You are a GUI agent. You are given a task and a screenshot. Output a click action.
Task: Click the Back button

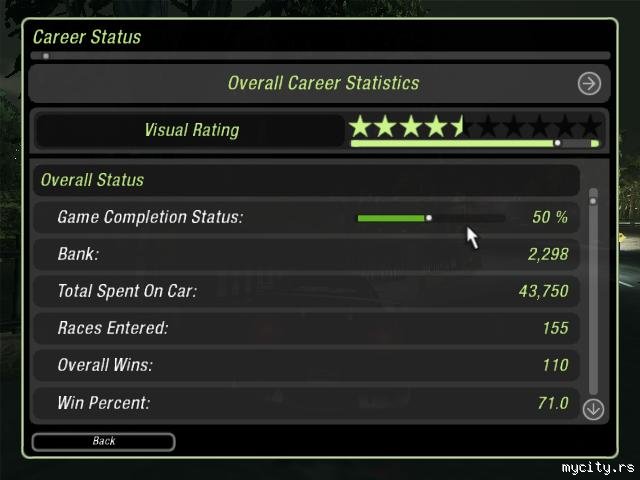pos(103,441)
